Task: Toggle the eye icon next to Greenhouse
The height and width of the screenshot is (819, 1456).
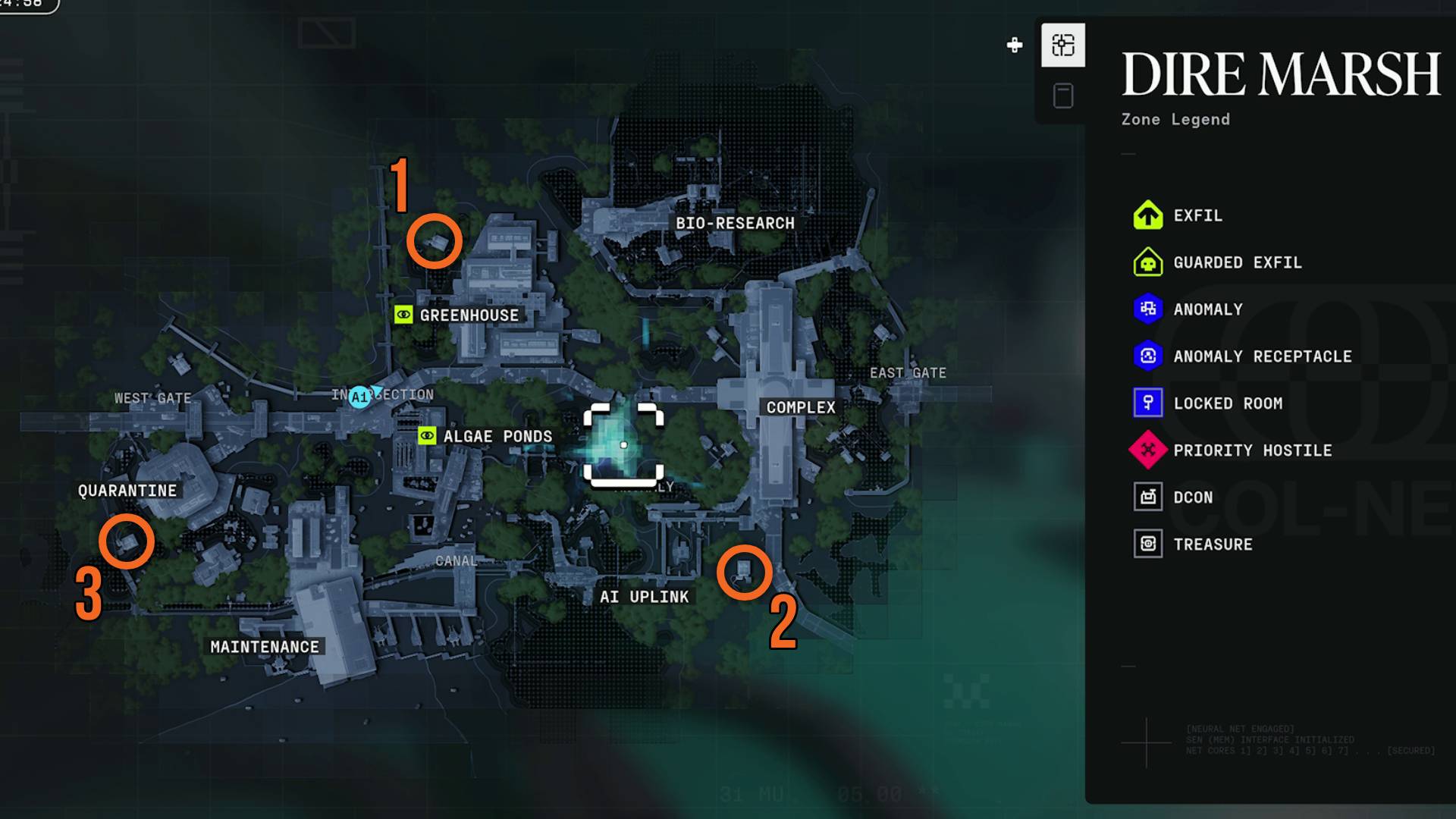Action: tap(403, 315)
